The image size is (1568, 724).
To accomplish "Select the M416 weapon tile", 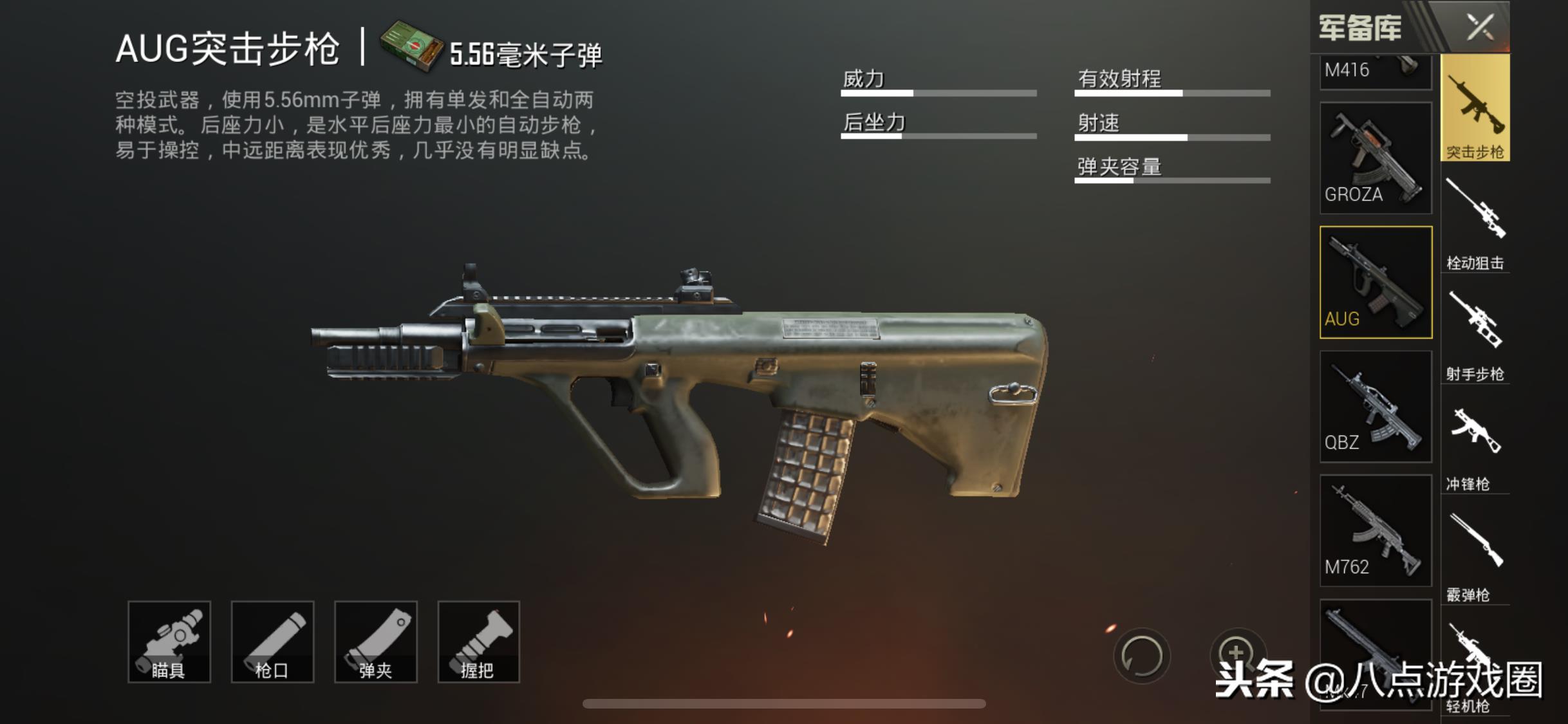I will click(x=1376, y=71).
